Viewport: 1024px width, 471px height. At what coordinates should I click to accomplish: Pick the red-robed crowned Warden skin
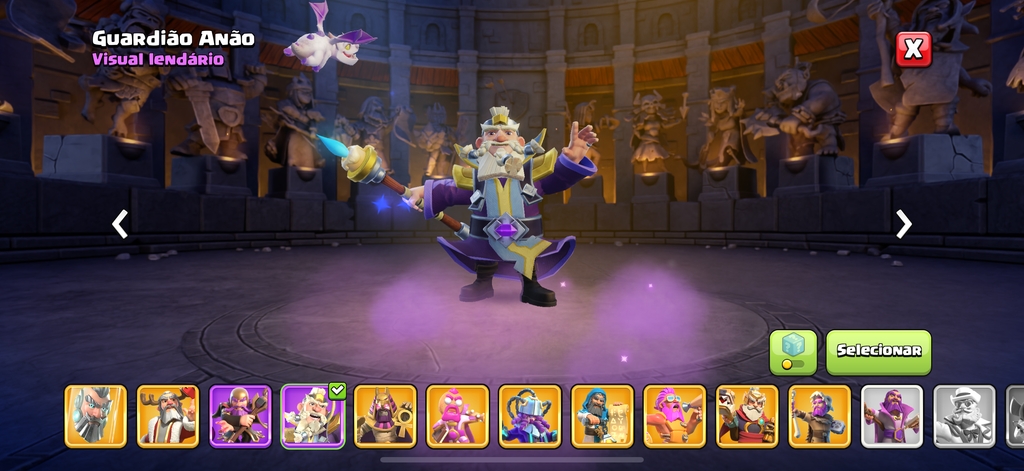click(747, 416)
